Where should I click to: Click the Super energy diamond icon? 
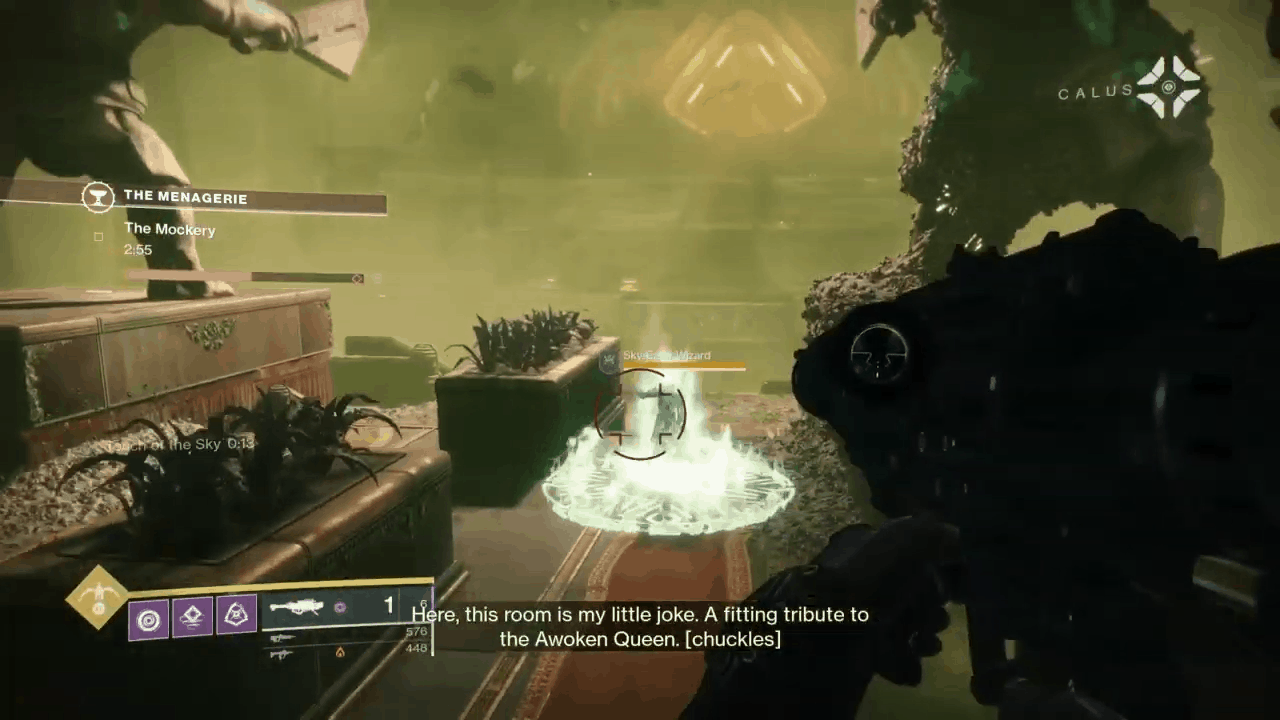tap(97, 599)
